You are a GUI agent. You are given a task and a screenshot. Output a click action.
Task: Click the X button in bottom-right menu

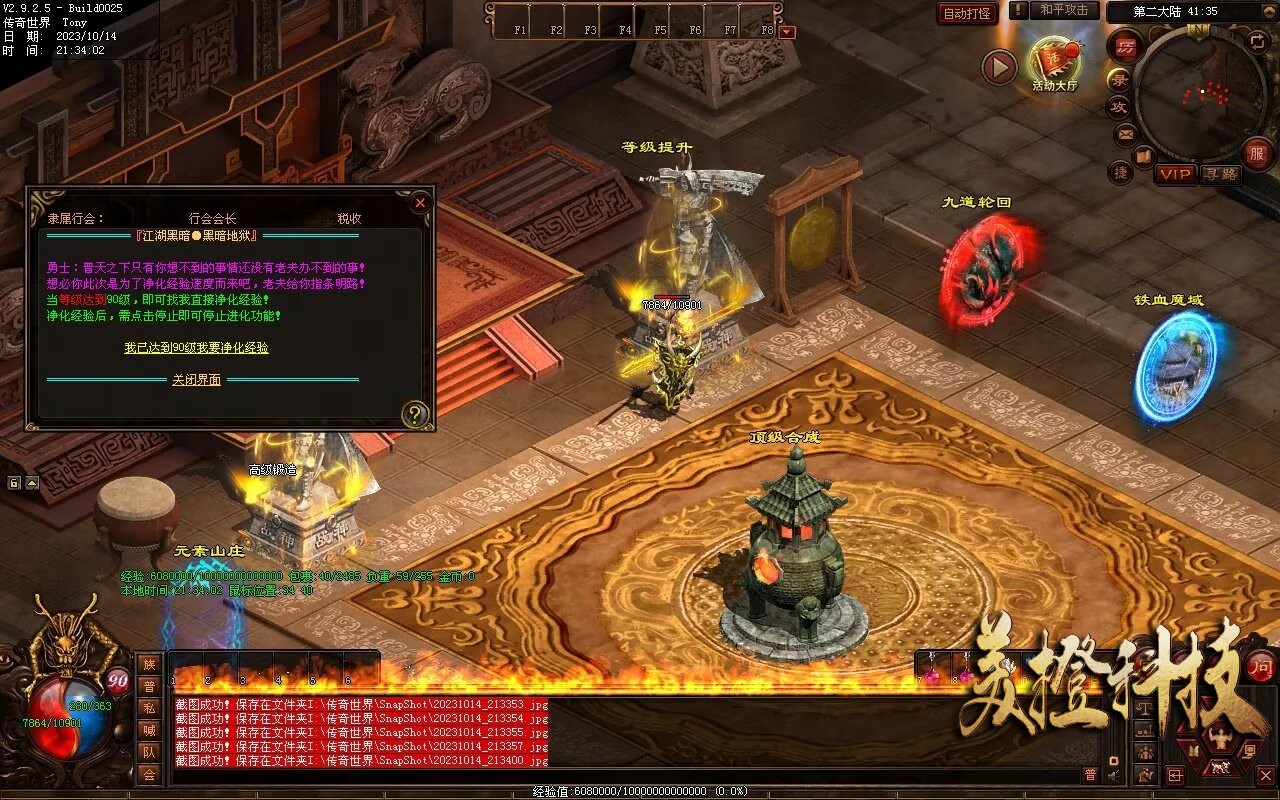(x=1265, y=775)
